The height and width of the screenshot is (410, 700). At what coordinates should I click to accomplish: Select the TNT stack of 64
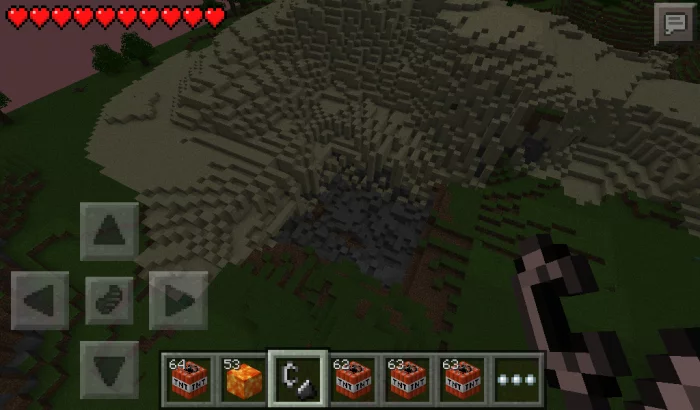point(187,379)
